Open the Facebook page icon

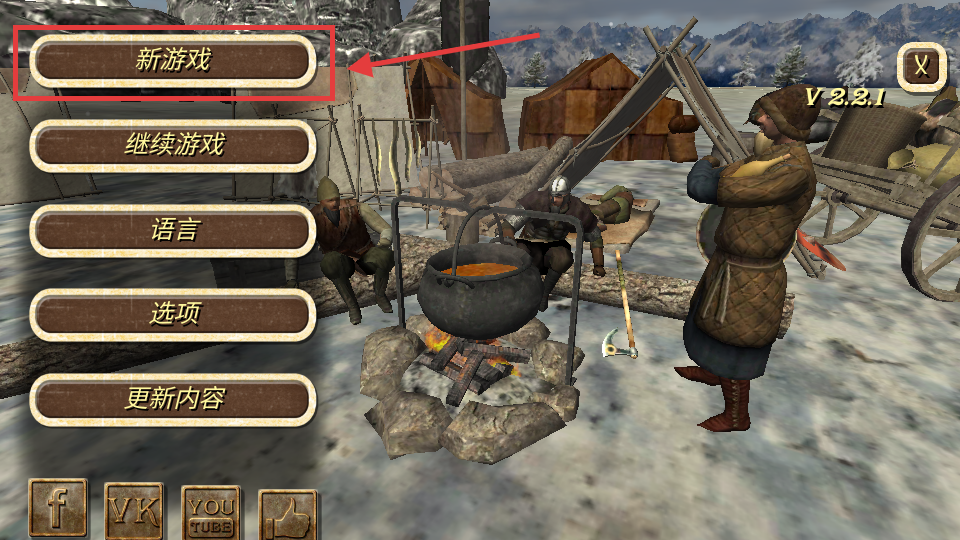(x=57, y=509)
